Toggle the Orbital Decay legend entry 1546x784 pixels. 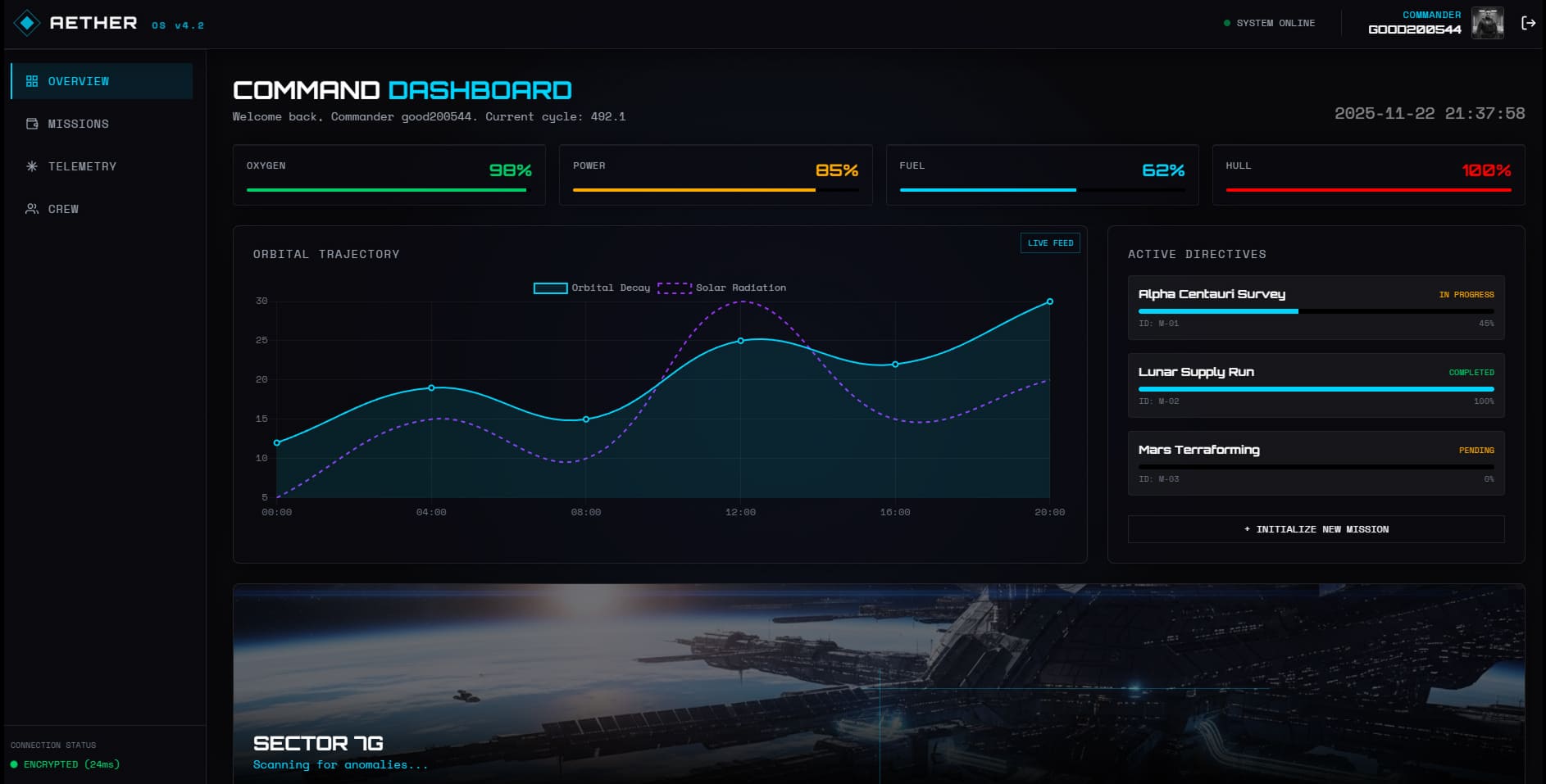coord(593,288)
